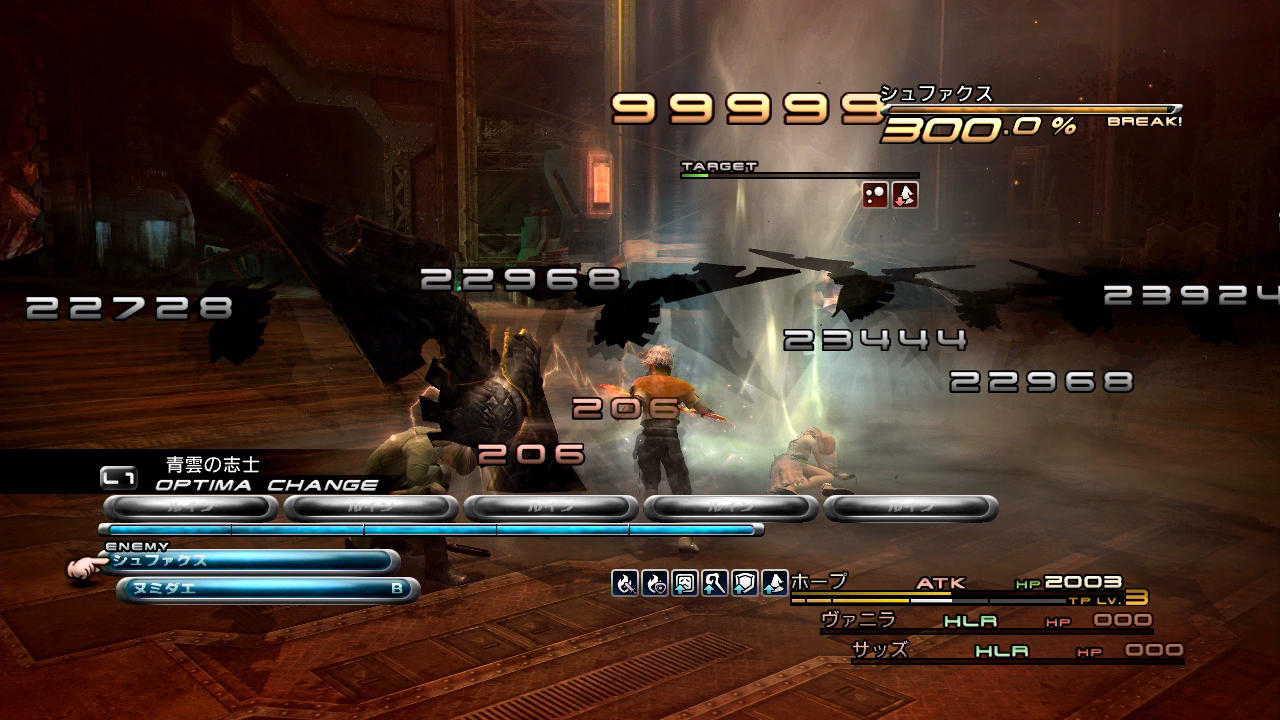Viewport: 1280px width, 720px height.
Task: Click the staff with up-arrow buff icon
Action: (715, 583)
